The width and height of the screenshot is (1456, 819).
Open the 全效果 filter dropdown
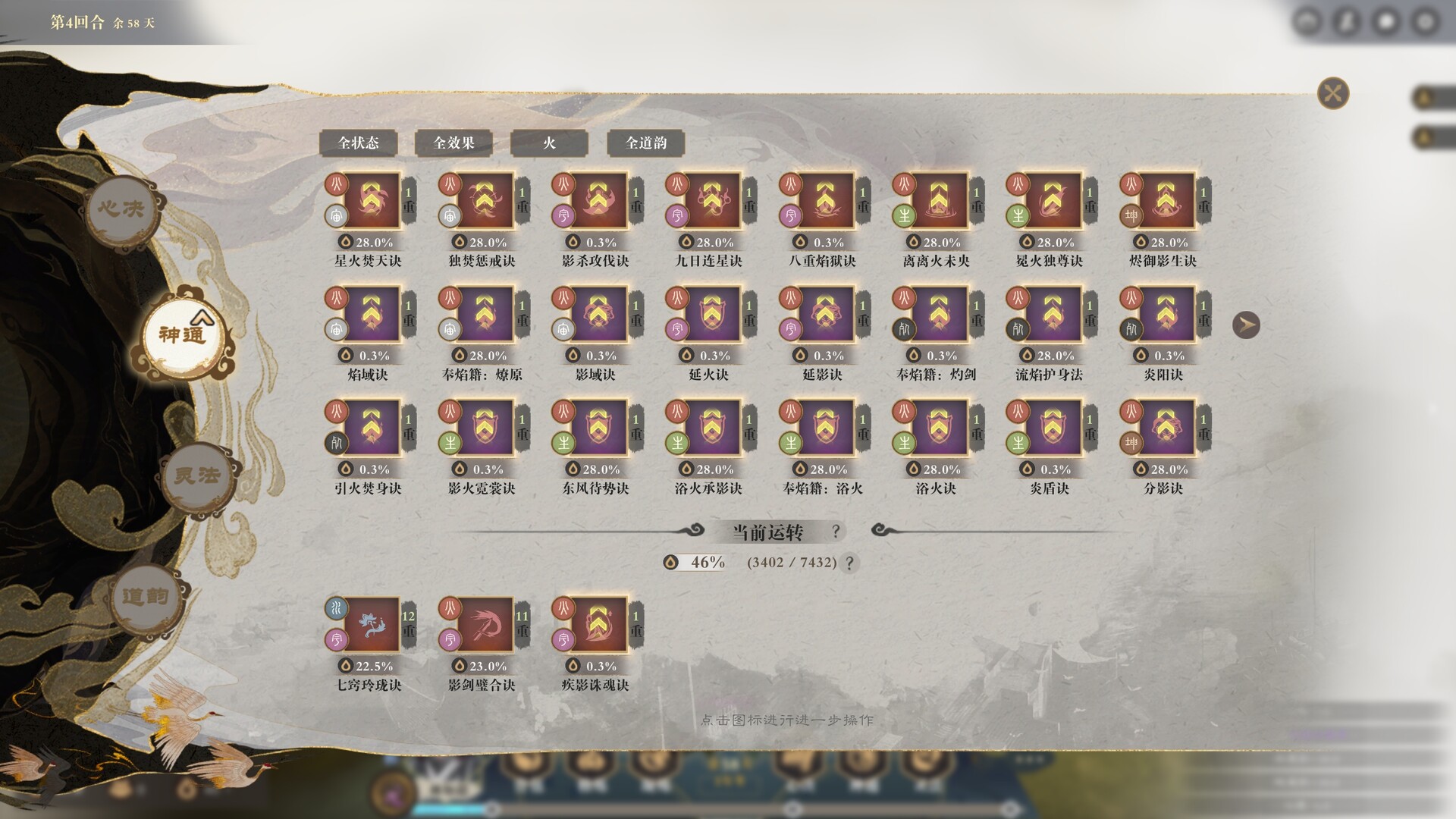453,143
